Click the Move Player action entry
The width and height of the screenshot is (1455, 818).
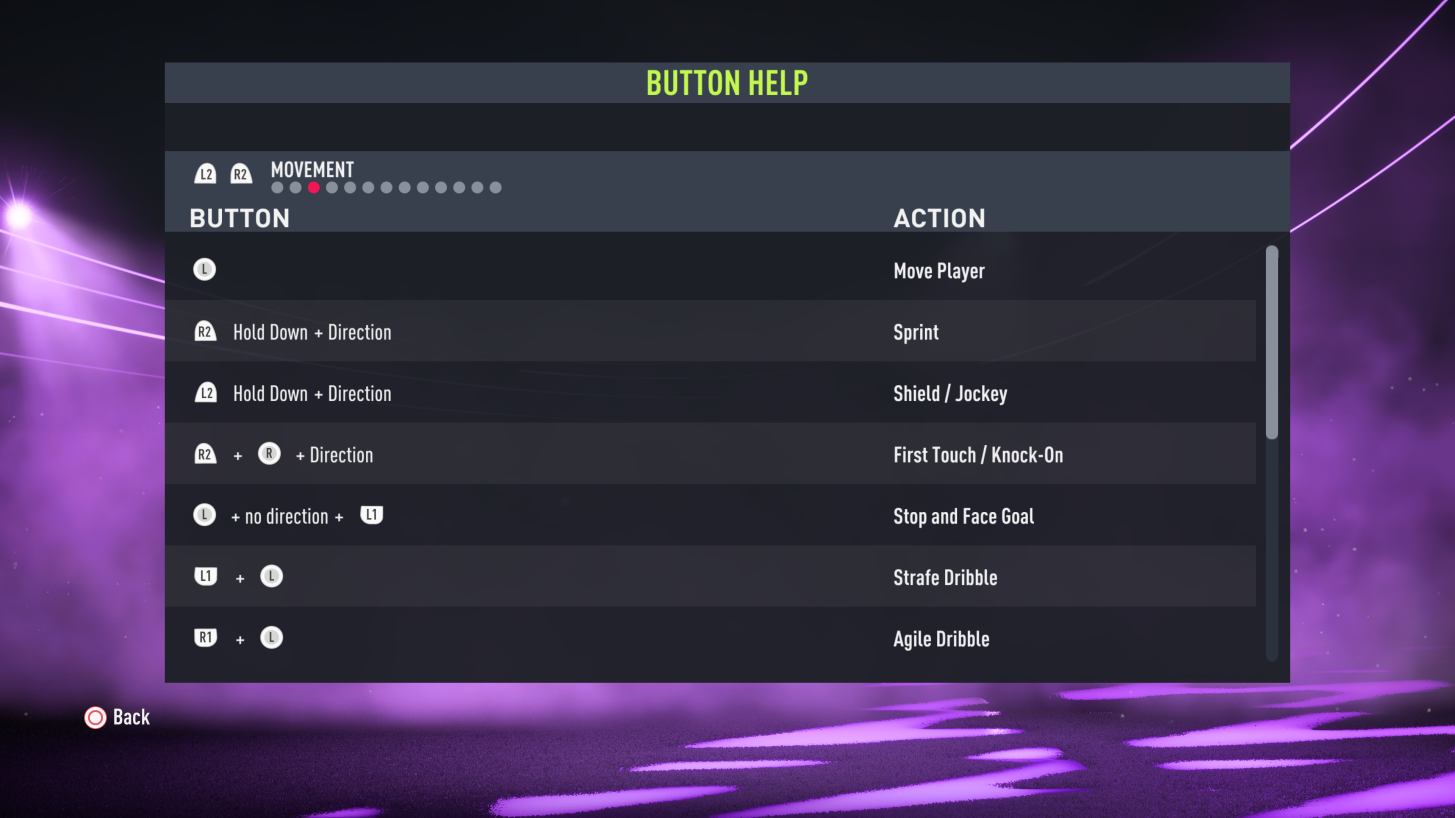tap(938, 270)
